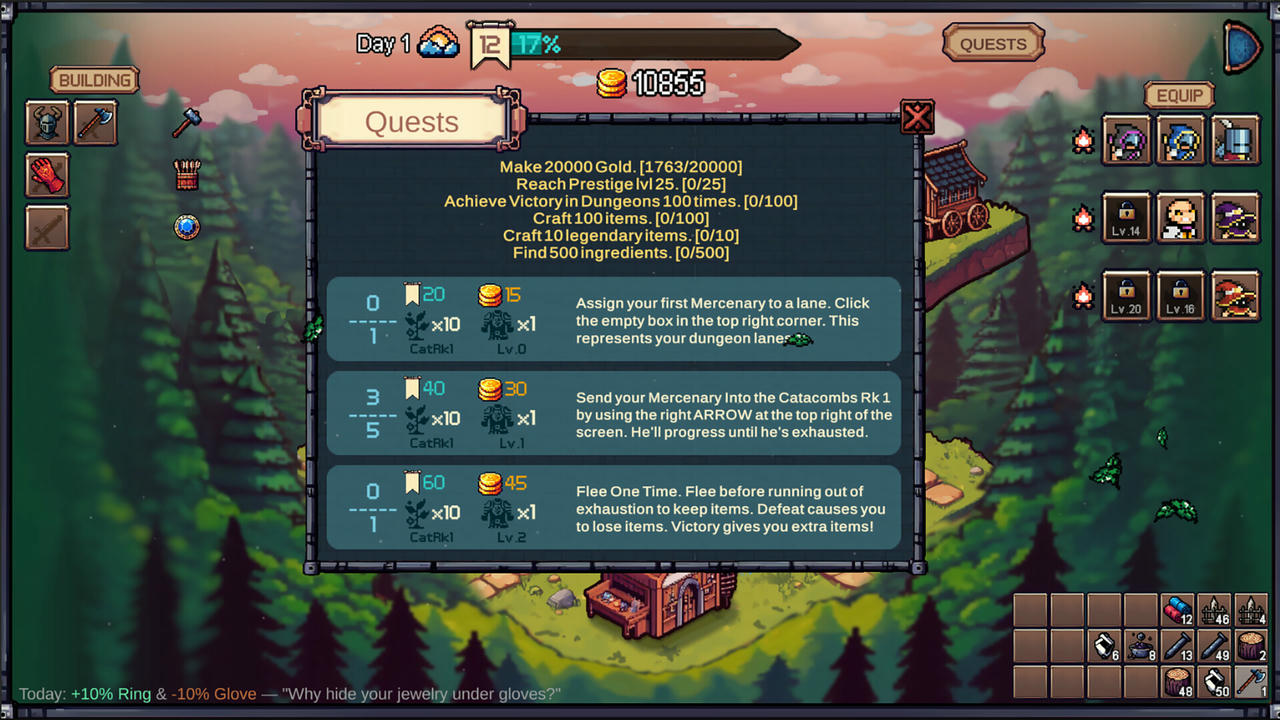Click the quiver of arrows icon
The image size is (1280, 720).
[186, 175]
